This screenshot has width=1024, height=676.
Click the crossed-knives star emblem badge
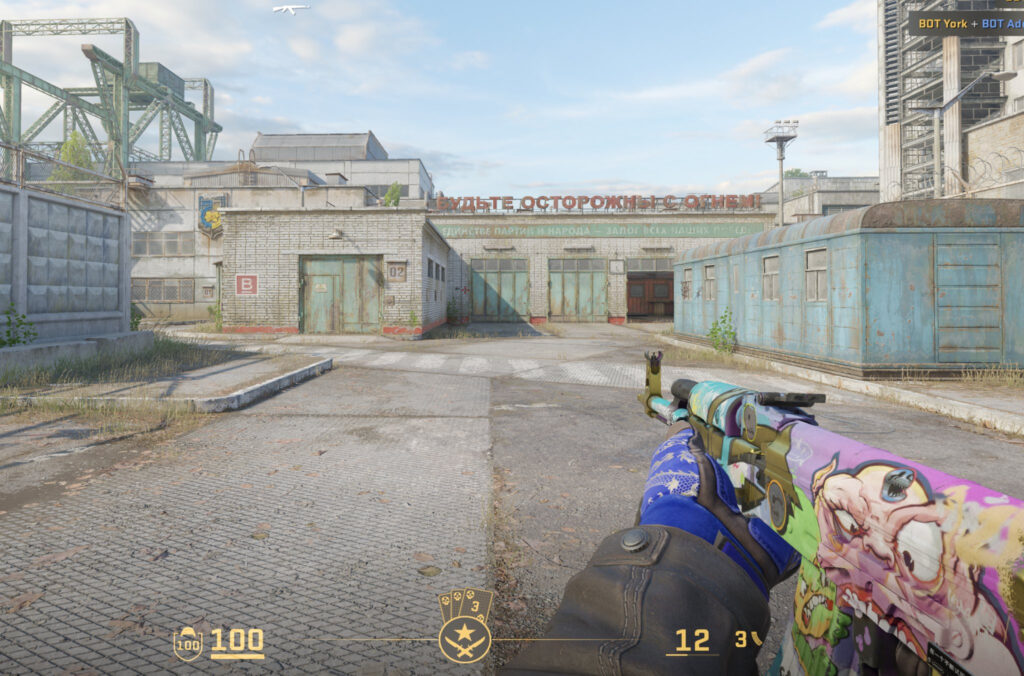click(x=465, y=639)
